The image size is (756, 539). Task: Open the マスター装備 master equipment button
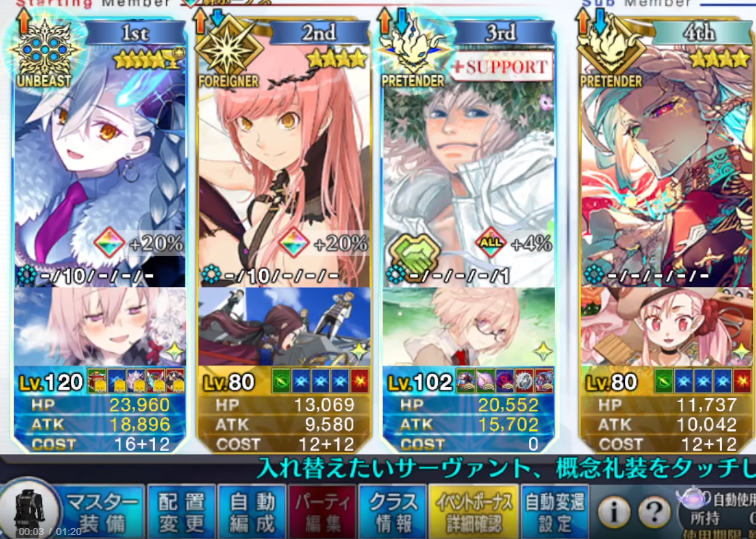point(103,510)
